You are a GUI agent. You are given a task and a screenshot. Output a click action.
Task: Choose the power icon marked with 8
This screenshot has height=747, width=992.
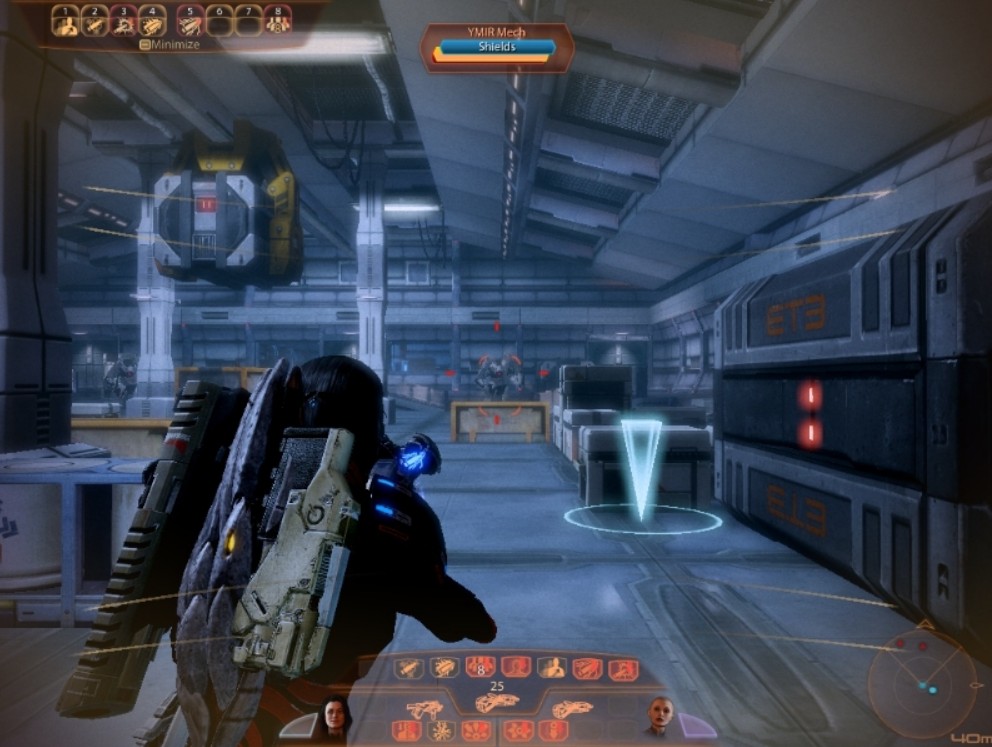(x=480, y=668)
